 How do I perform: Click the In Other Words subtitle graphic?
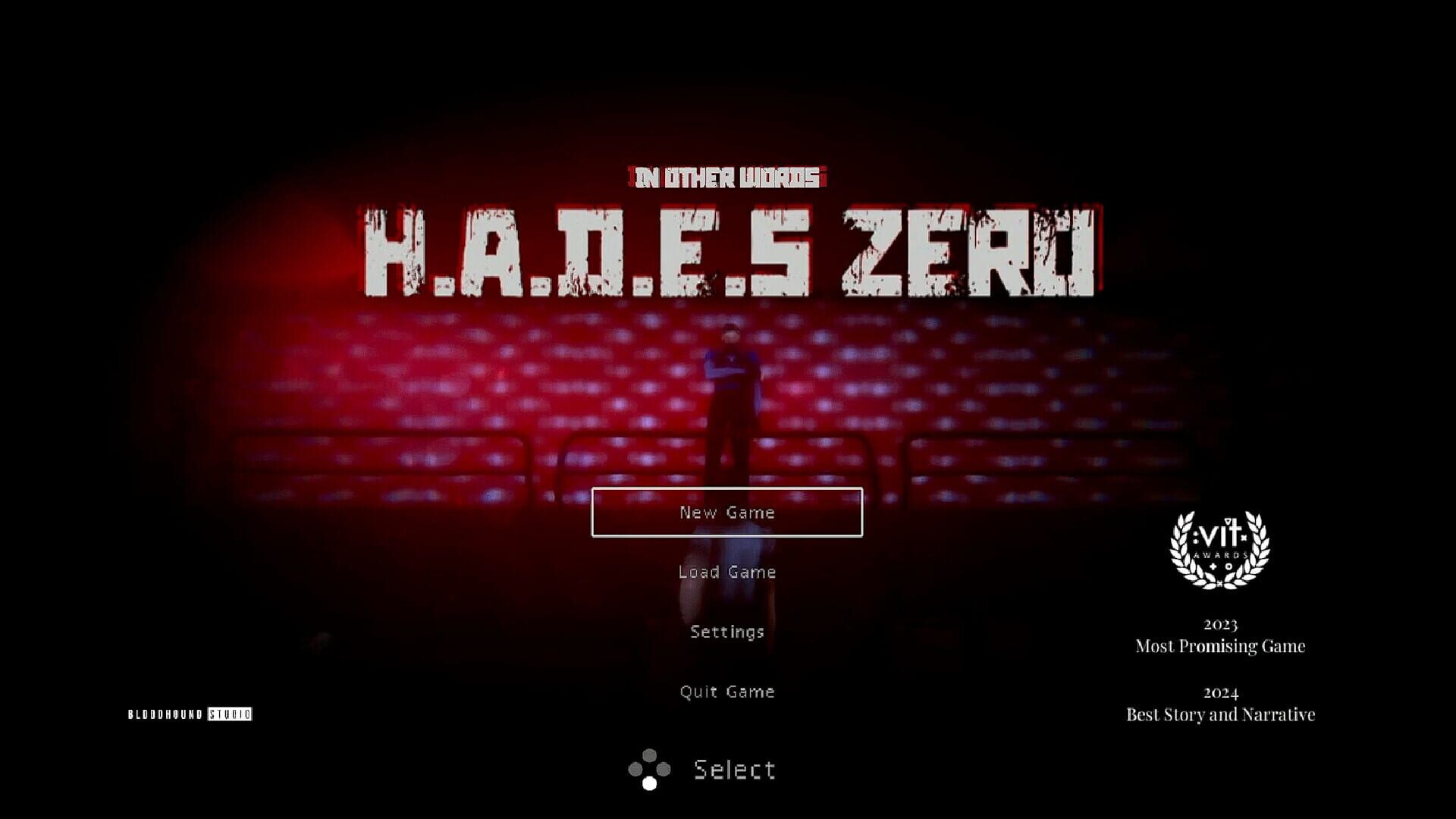tap(726, 176)
